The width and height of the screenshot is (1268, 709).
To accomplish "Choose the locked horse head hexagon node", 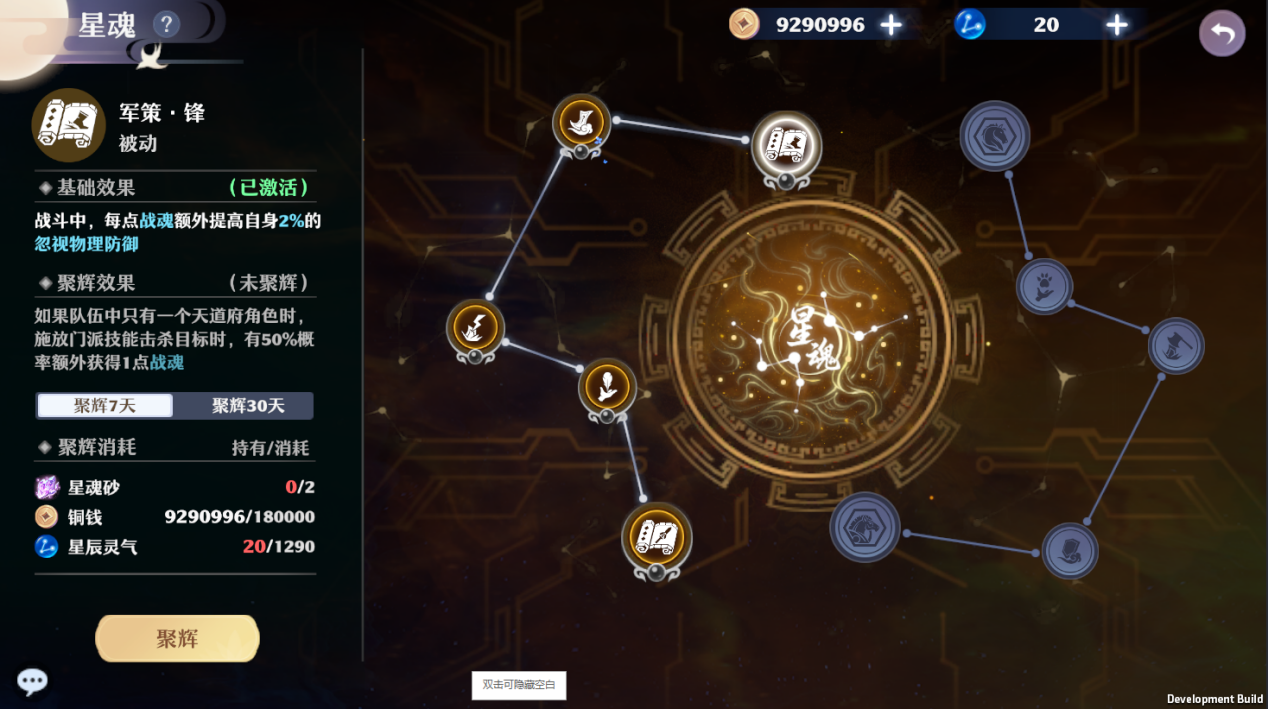I will point(995,135).
